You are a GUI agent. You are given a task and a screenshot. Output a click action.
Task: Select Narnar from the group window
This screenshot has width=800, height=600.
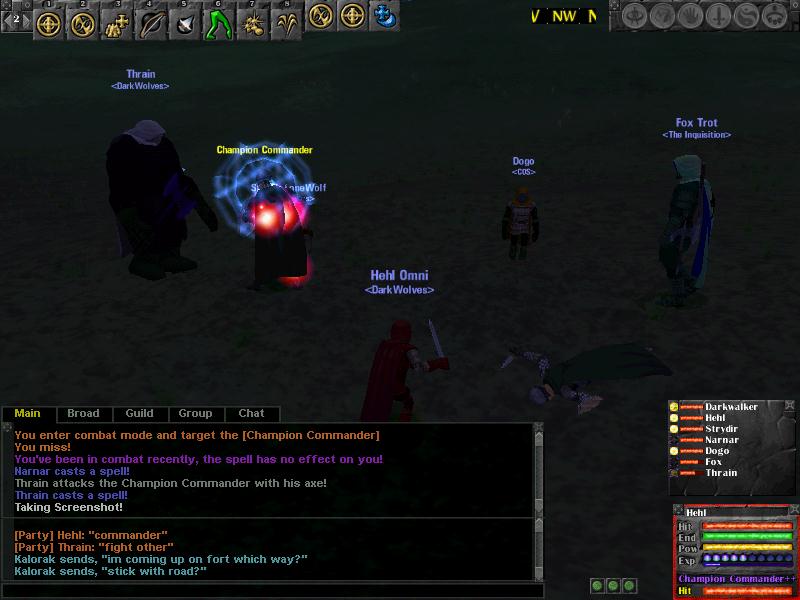tap(721, 440)
